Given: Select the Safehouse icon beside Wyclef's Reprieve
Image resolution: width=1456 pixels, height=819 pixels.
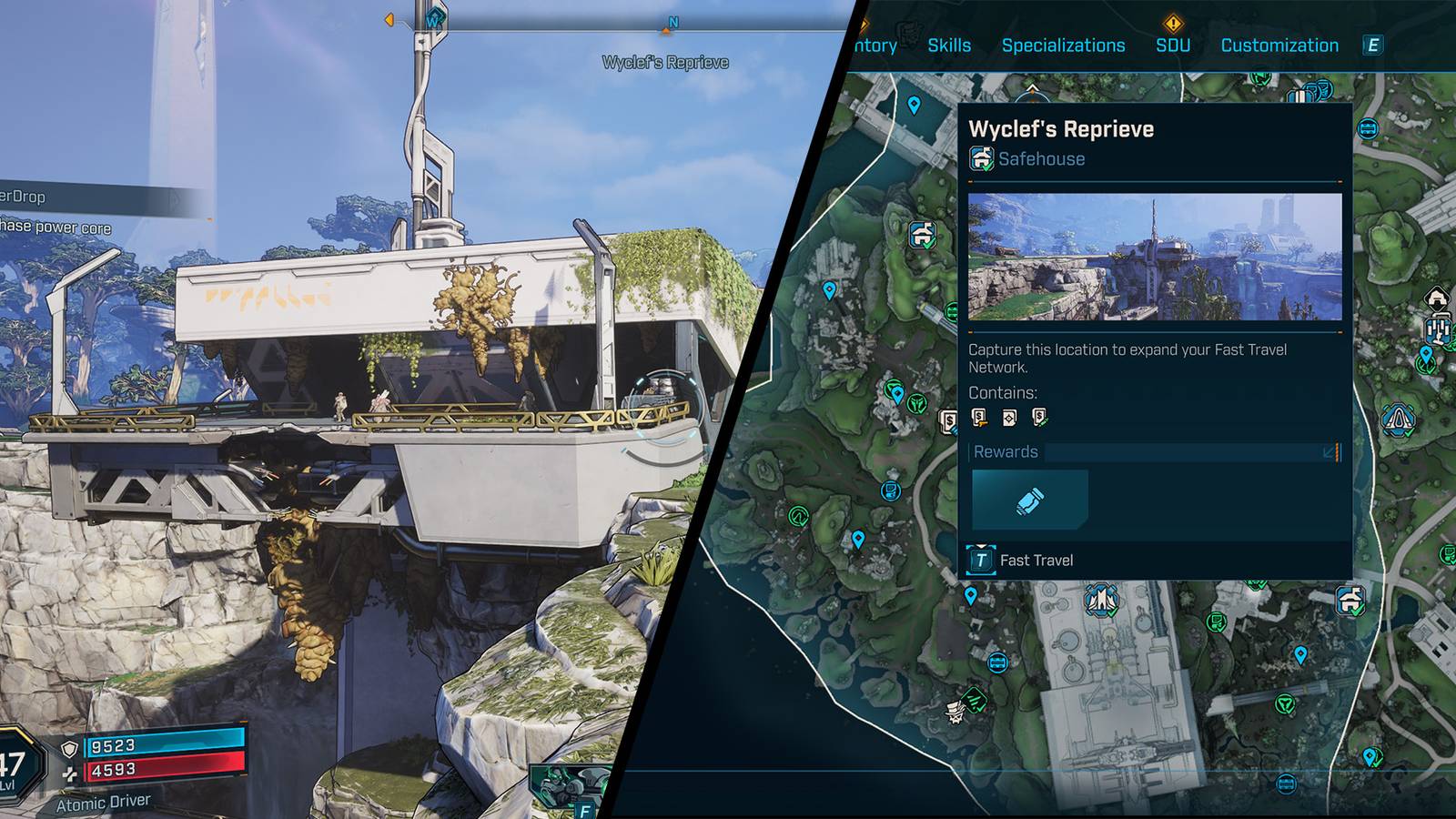Looking at the screenshot, I should [x=980, y=158].
